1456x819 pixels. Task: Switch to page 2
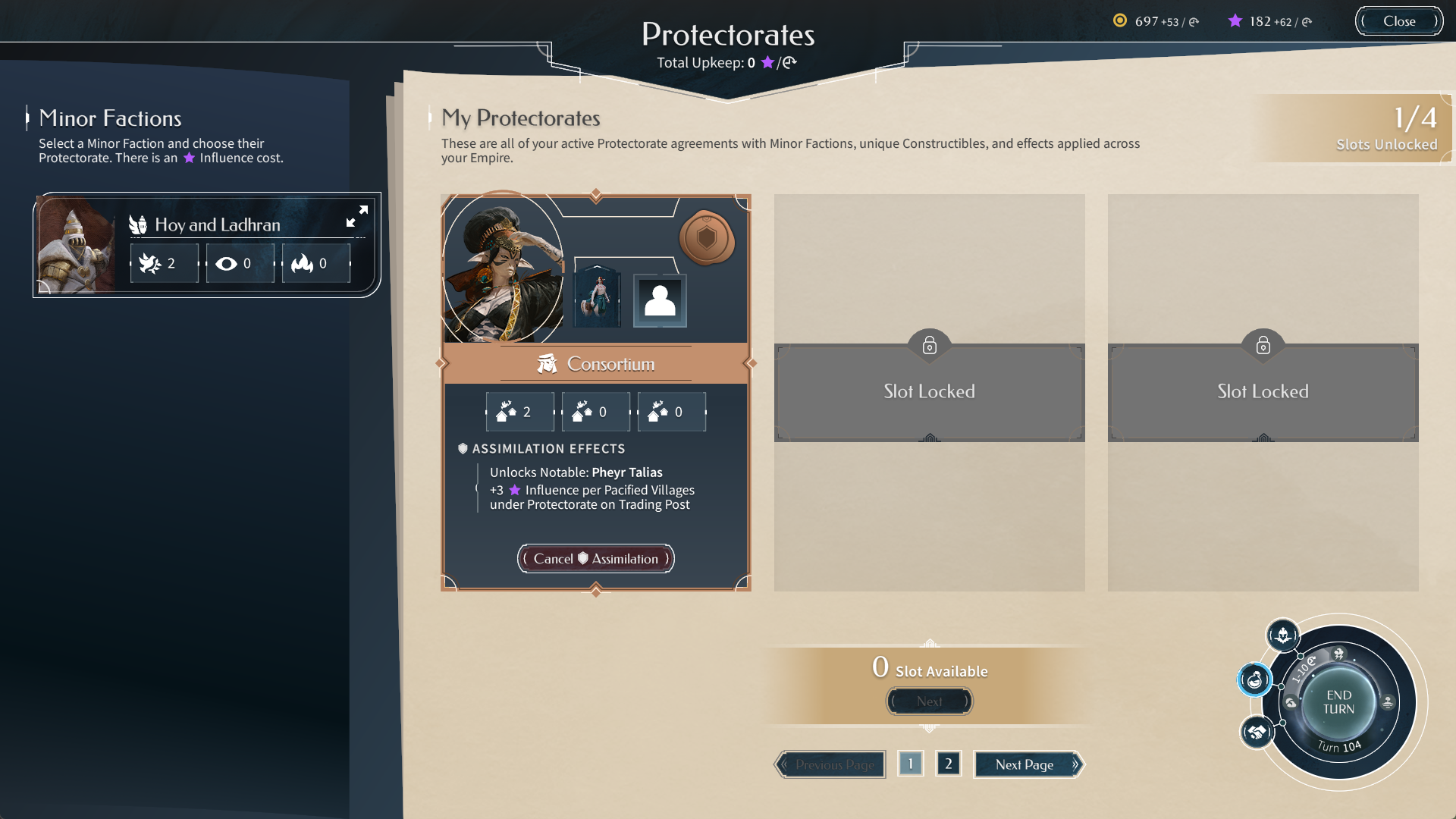(x=948, y=764)
